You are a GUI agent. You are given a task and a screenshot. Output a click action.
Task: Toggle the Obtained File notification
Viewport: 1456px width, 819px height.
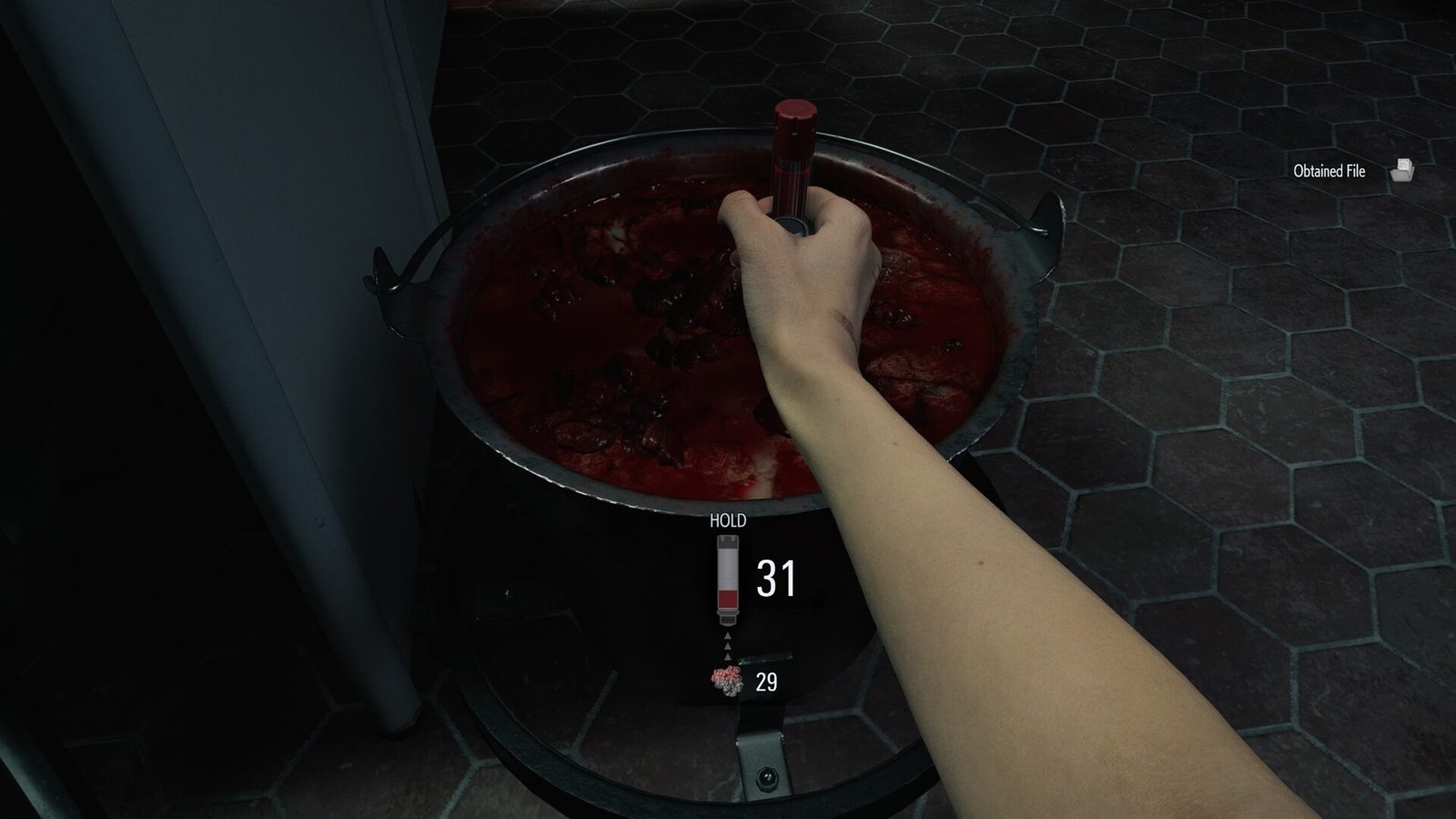(1356, 171)
